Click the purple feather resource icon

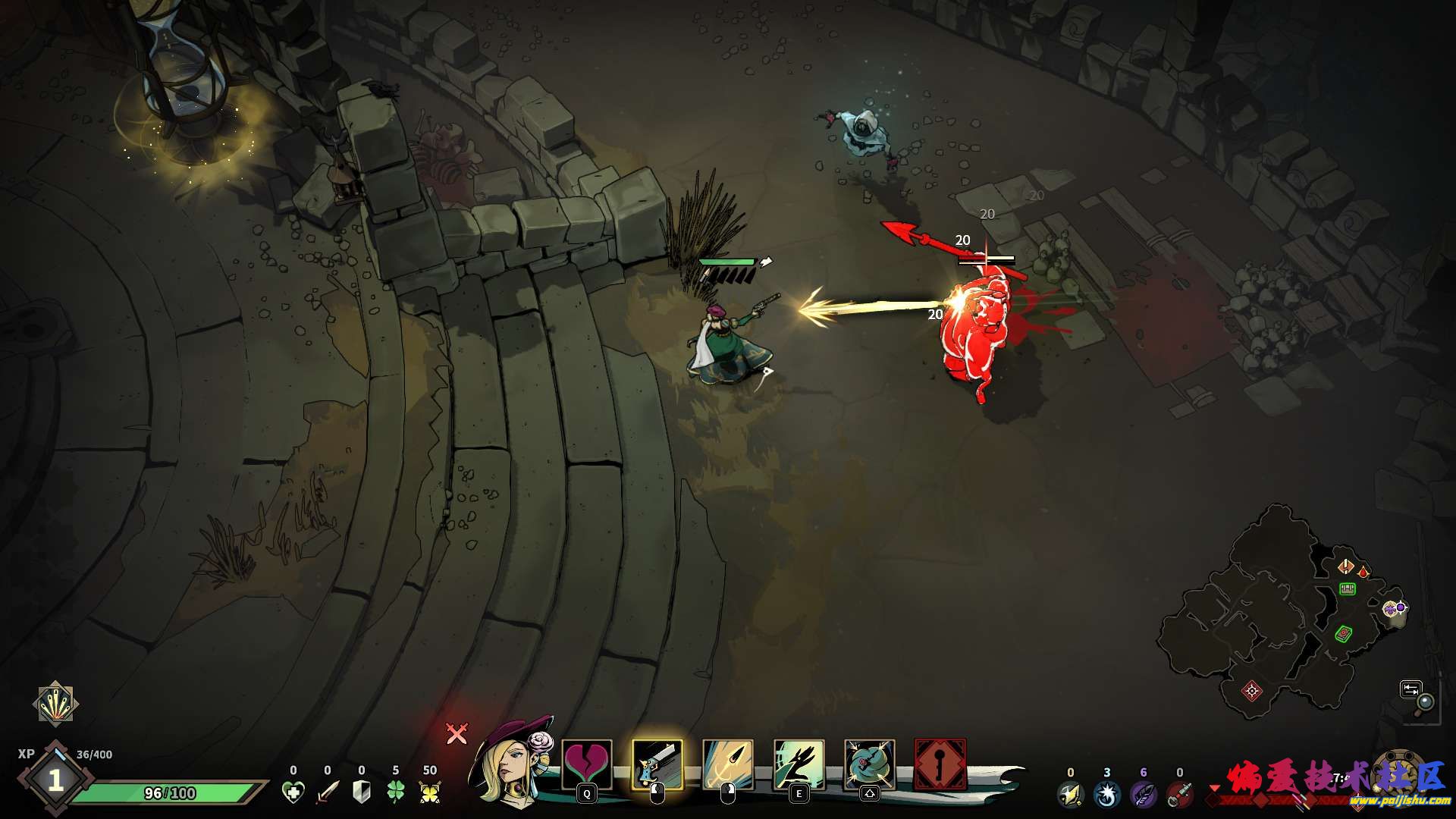pyautogui.click(x=1143, y=795)
